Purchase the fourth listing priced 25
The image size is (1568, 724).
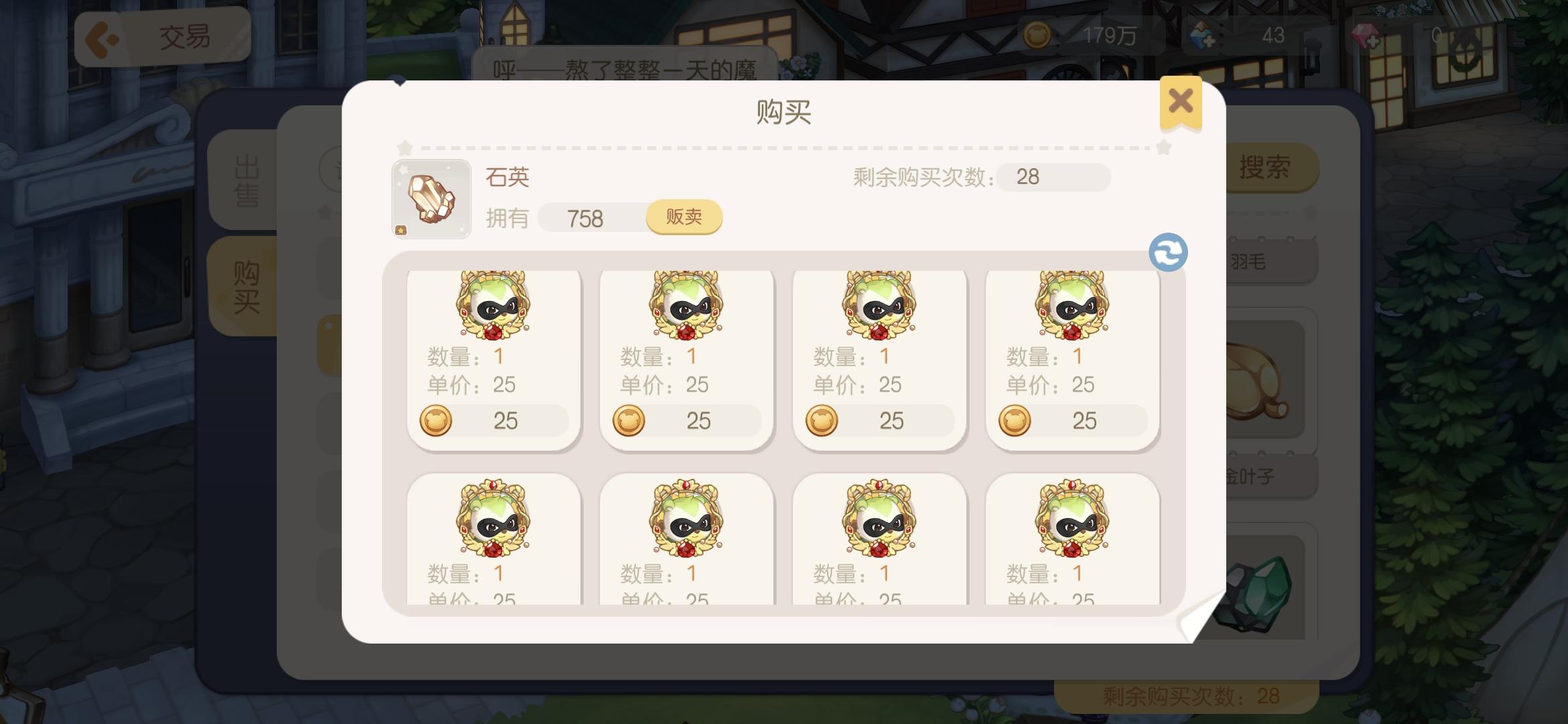coord(1072,420)
